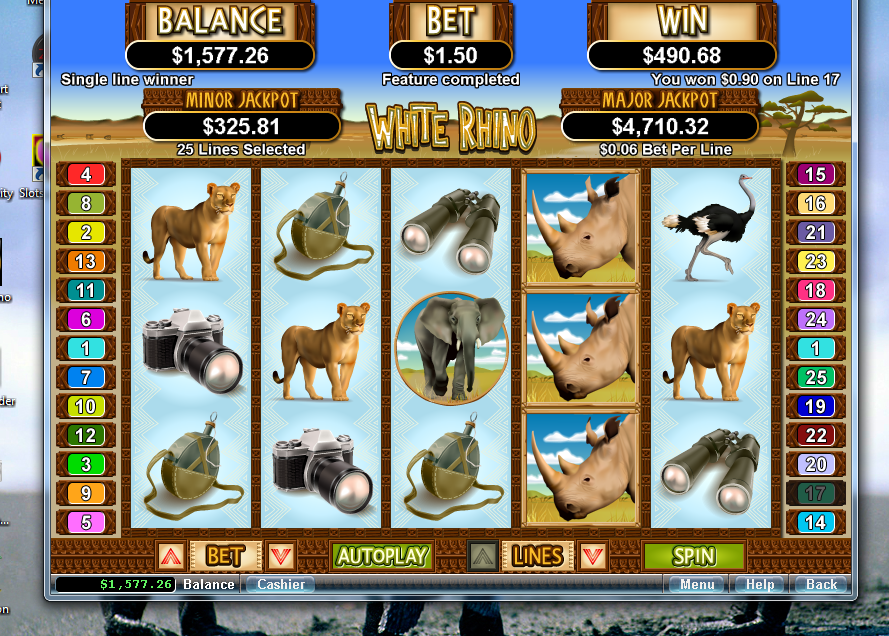Click payline 14 marker

(815, 522)
